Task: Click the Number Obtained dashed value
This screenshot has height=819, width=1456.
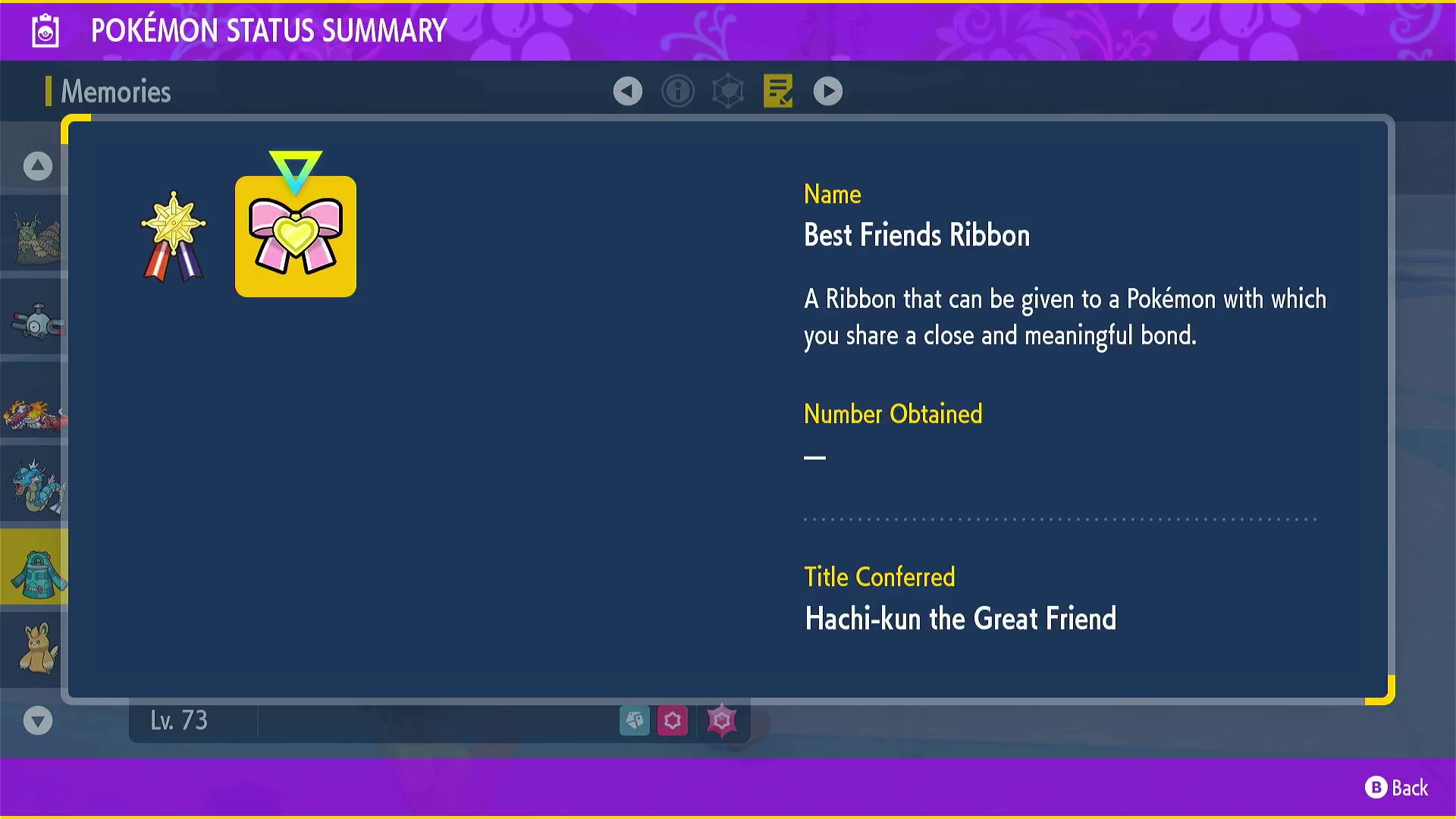Action: click(x=815, y=457)
